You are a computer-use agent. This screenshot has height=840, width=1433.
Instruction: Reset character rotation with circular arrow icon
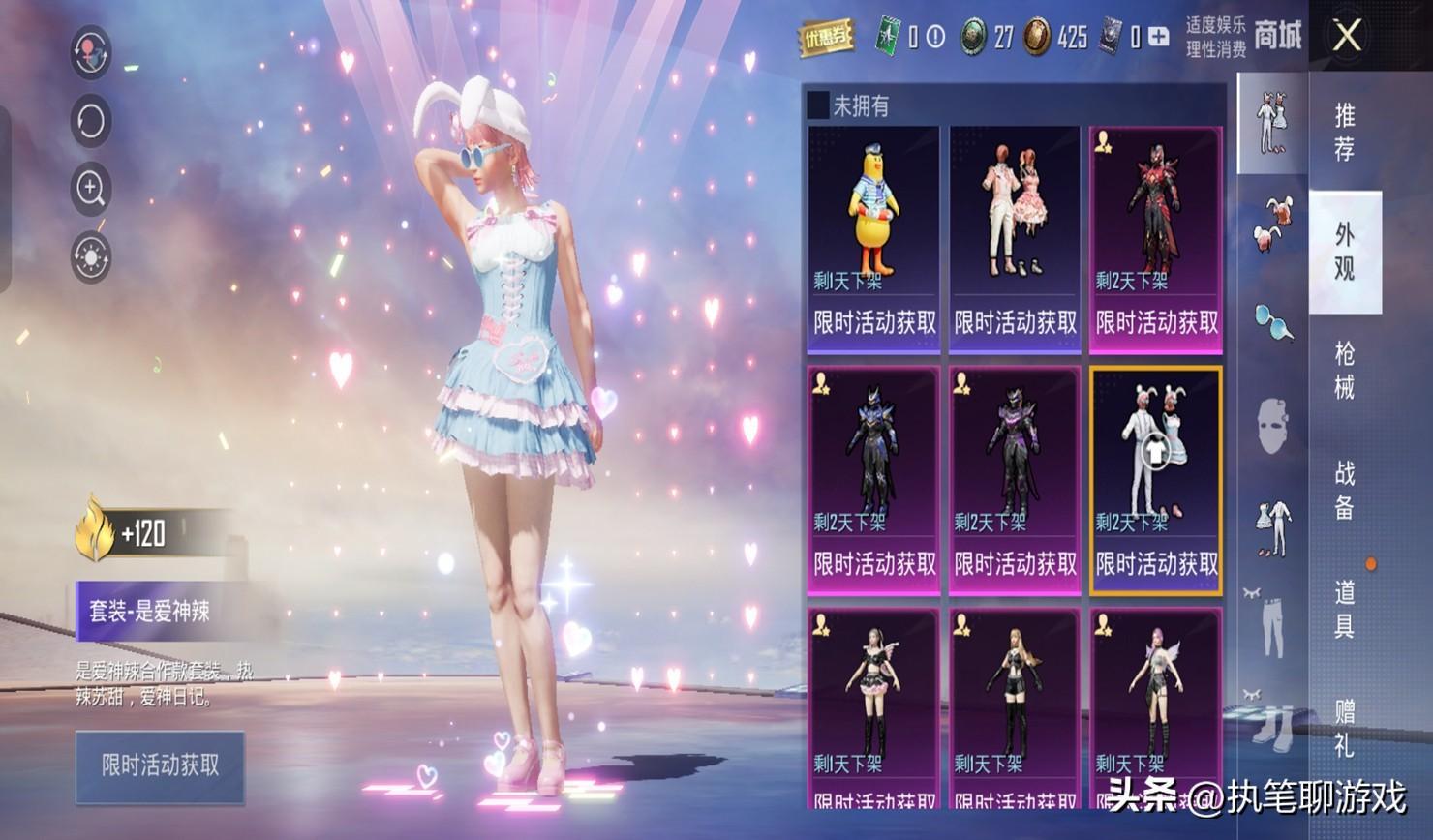tap(91, 121)
